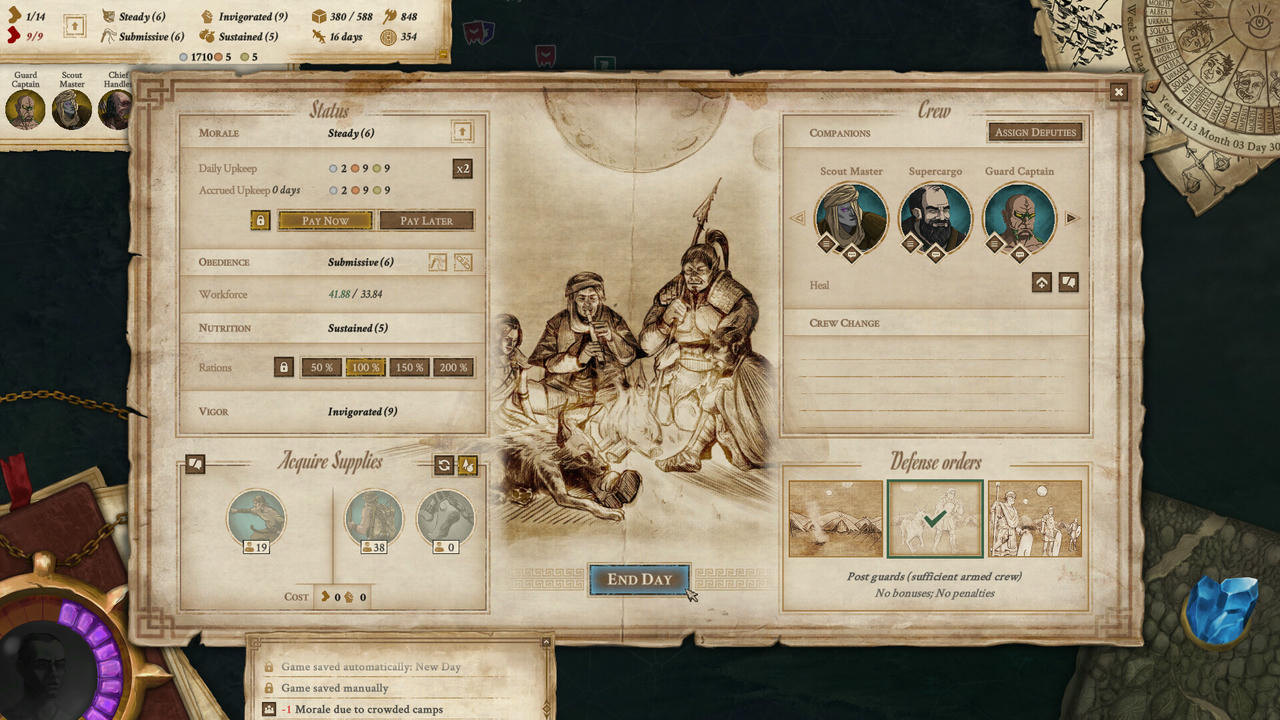Enable the x2 daily upkeep toggle
Viewport: 1280px width, 720px height.
tap(463, 168)
